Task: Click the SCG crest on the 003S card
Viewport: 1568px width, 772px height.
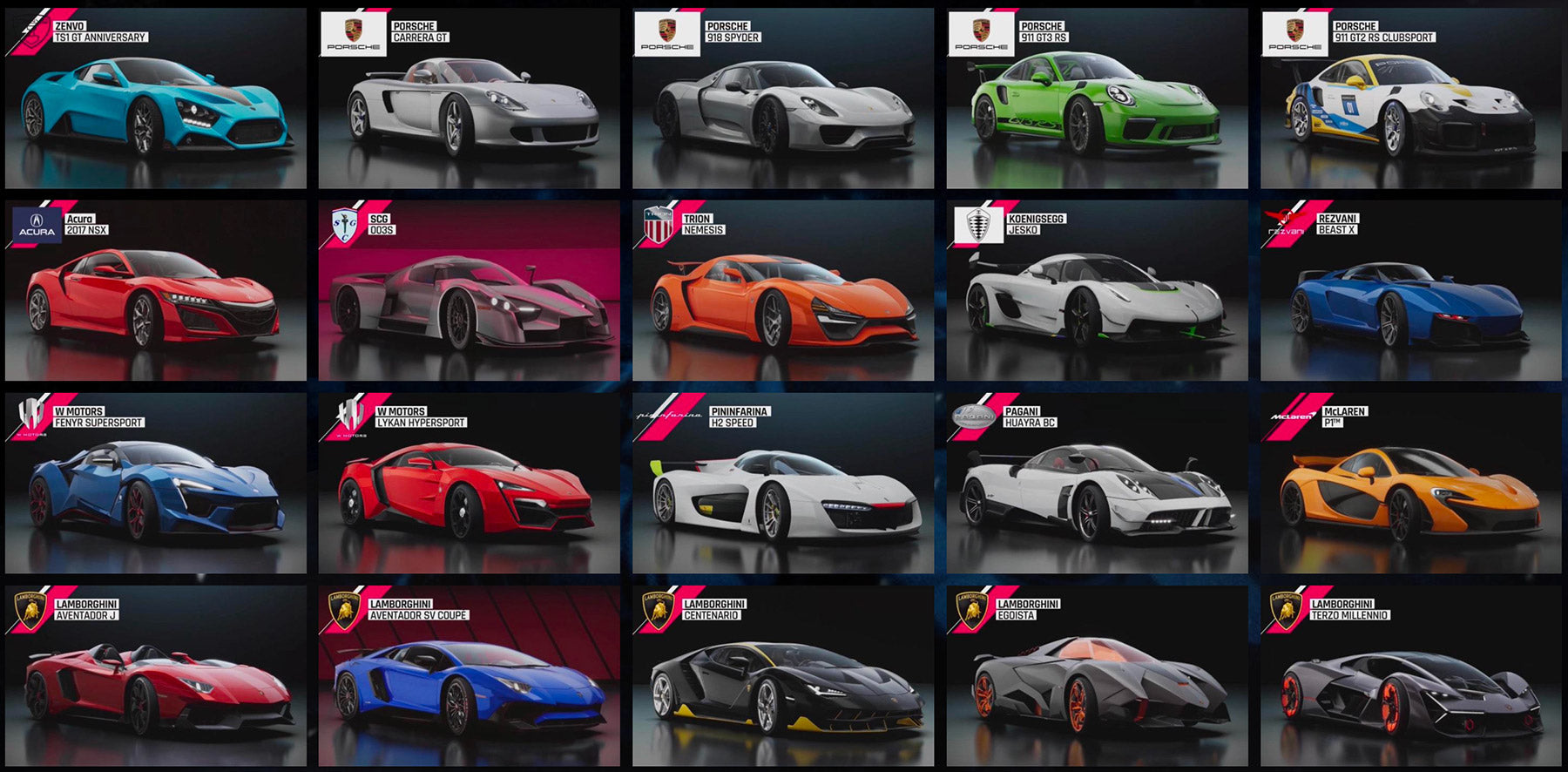Action: coord(344,224)
